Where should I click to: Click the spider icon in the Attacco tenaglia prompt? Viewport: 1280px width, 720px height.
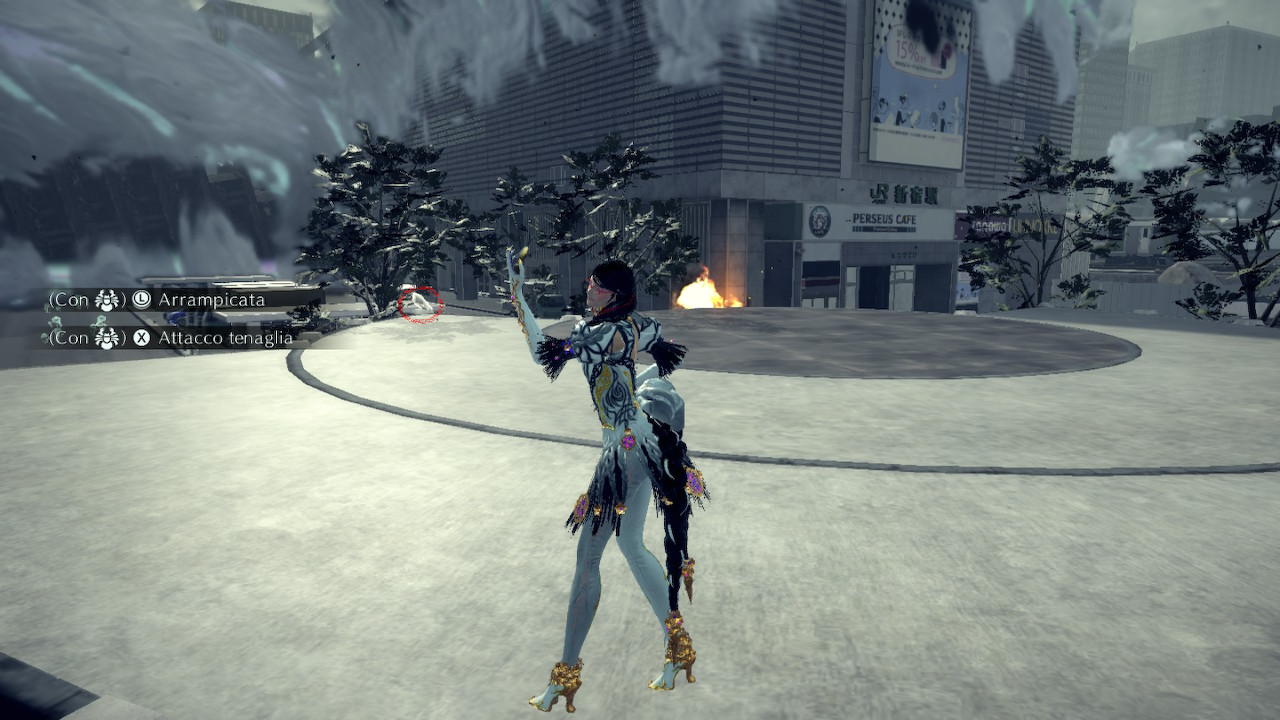point(105,337)
